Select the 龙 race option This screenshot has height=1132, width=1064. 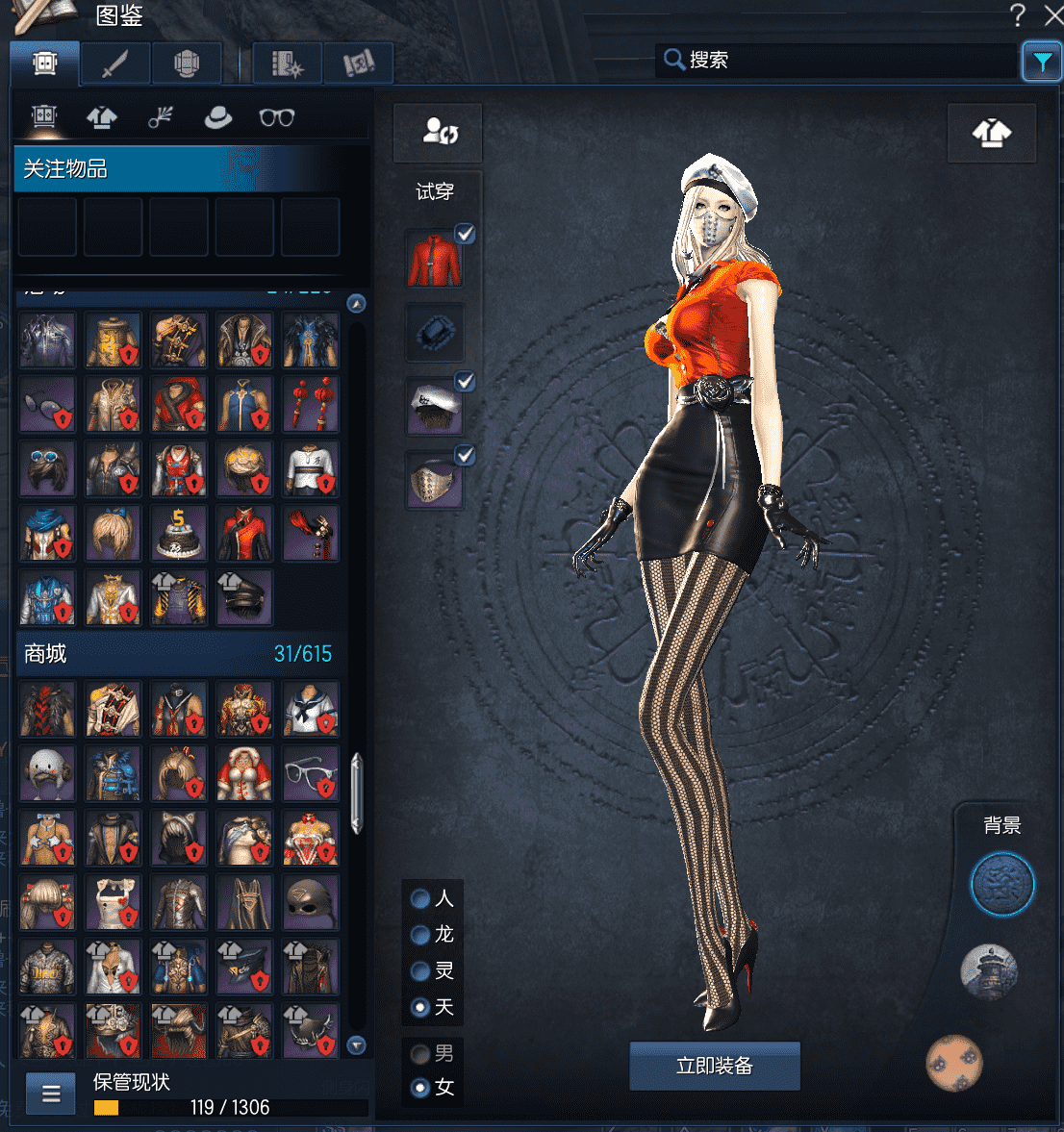point(420,935)
